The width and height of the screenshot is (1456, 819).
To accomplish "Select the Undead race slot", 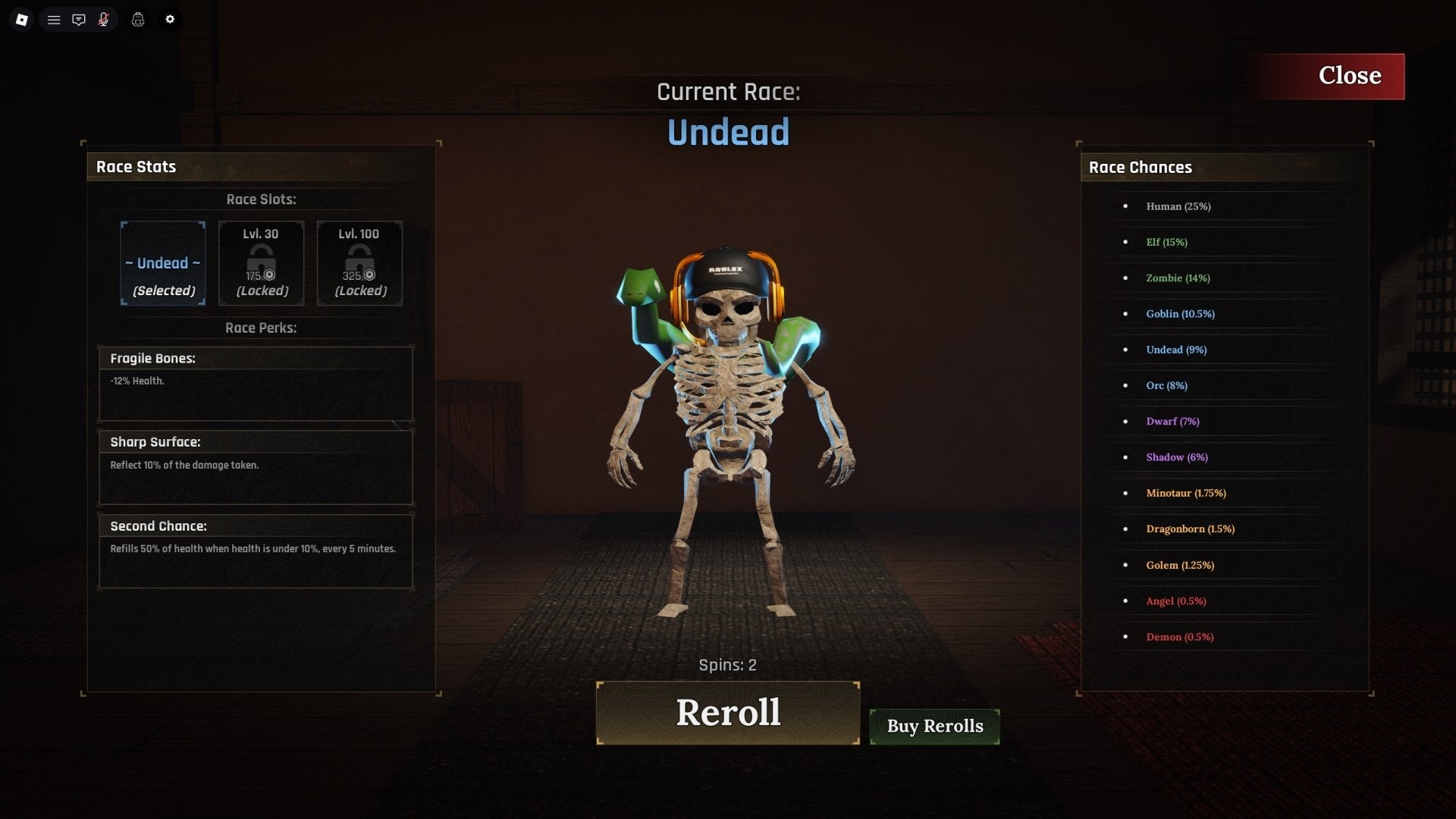I will point(163,263).
